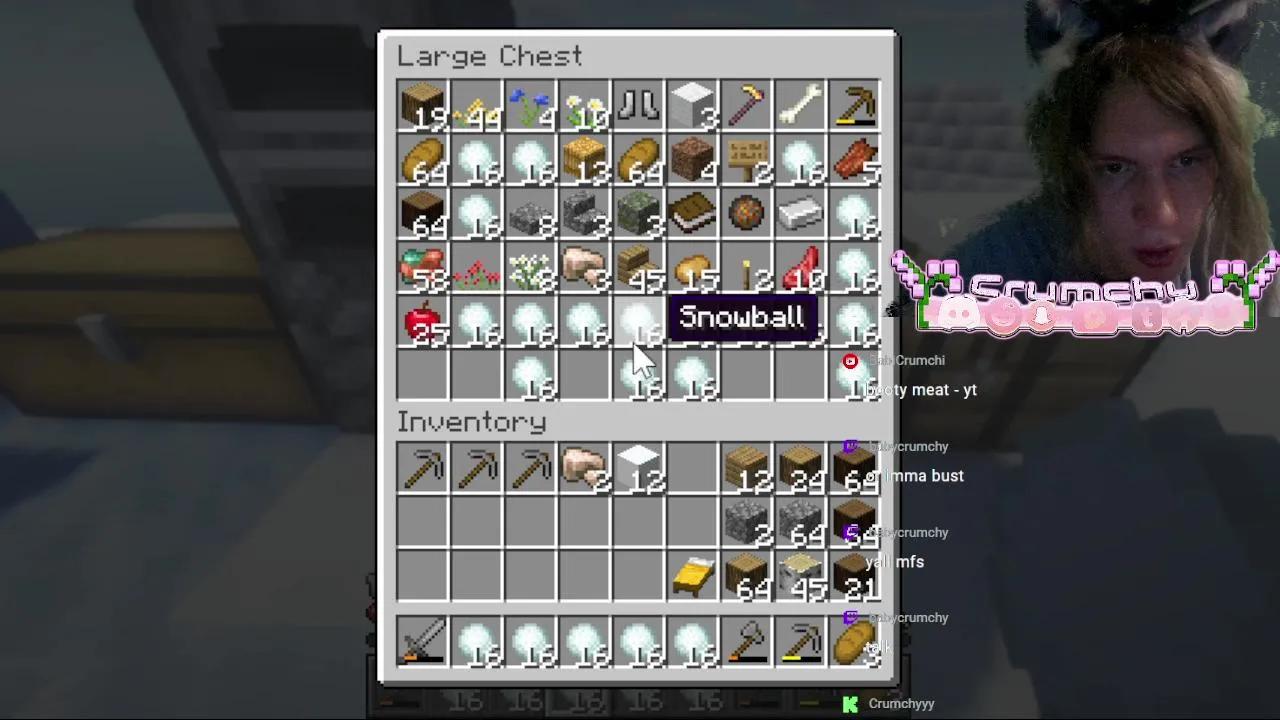
Task: Pick up the iron sword in the hotbar
Action: coord(422,643)
